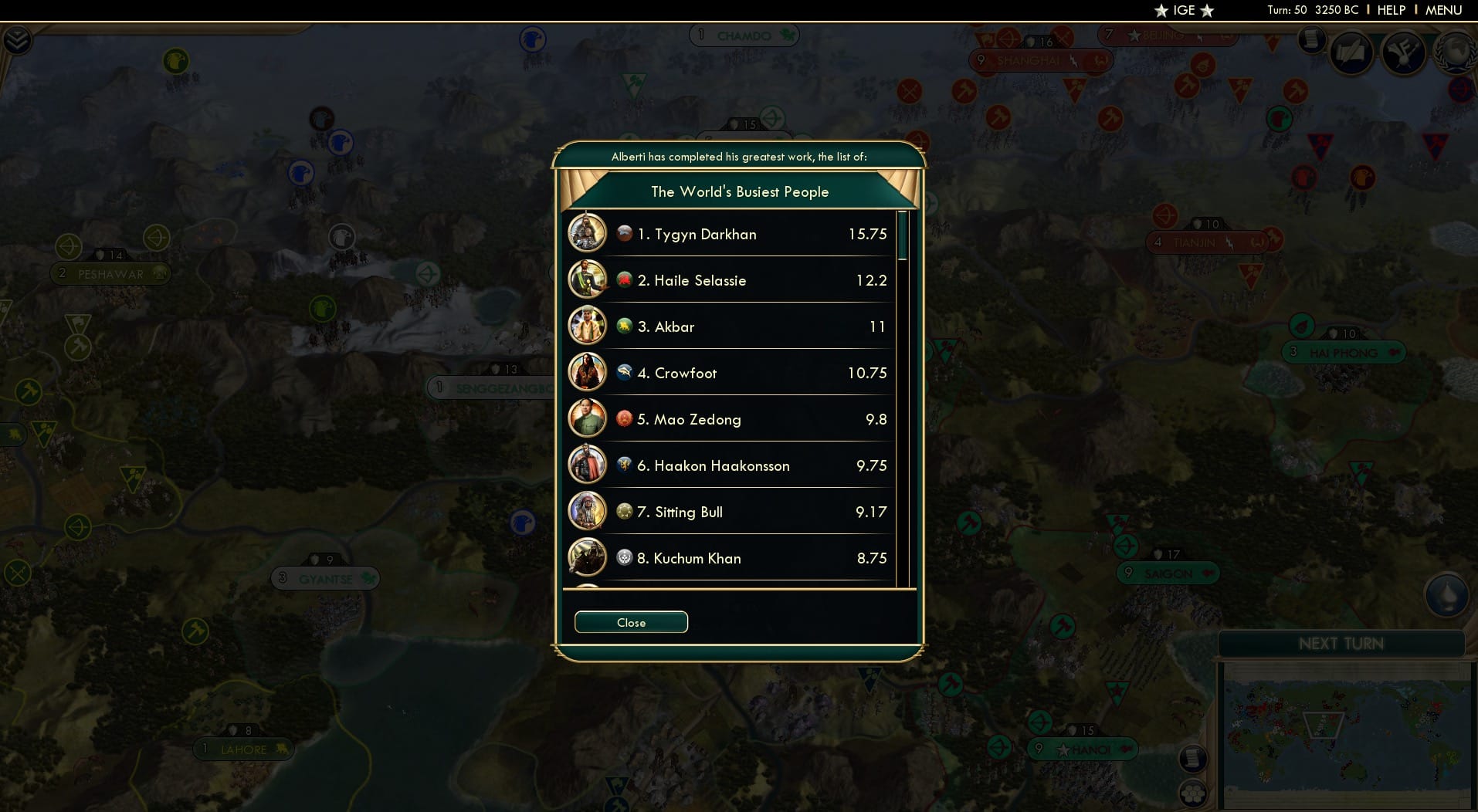Viewport: 1478px width, 812px height.
Task: Click Akbar's leader portrait
Action: click(588, 325)
